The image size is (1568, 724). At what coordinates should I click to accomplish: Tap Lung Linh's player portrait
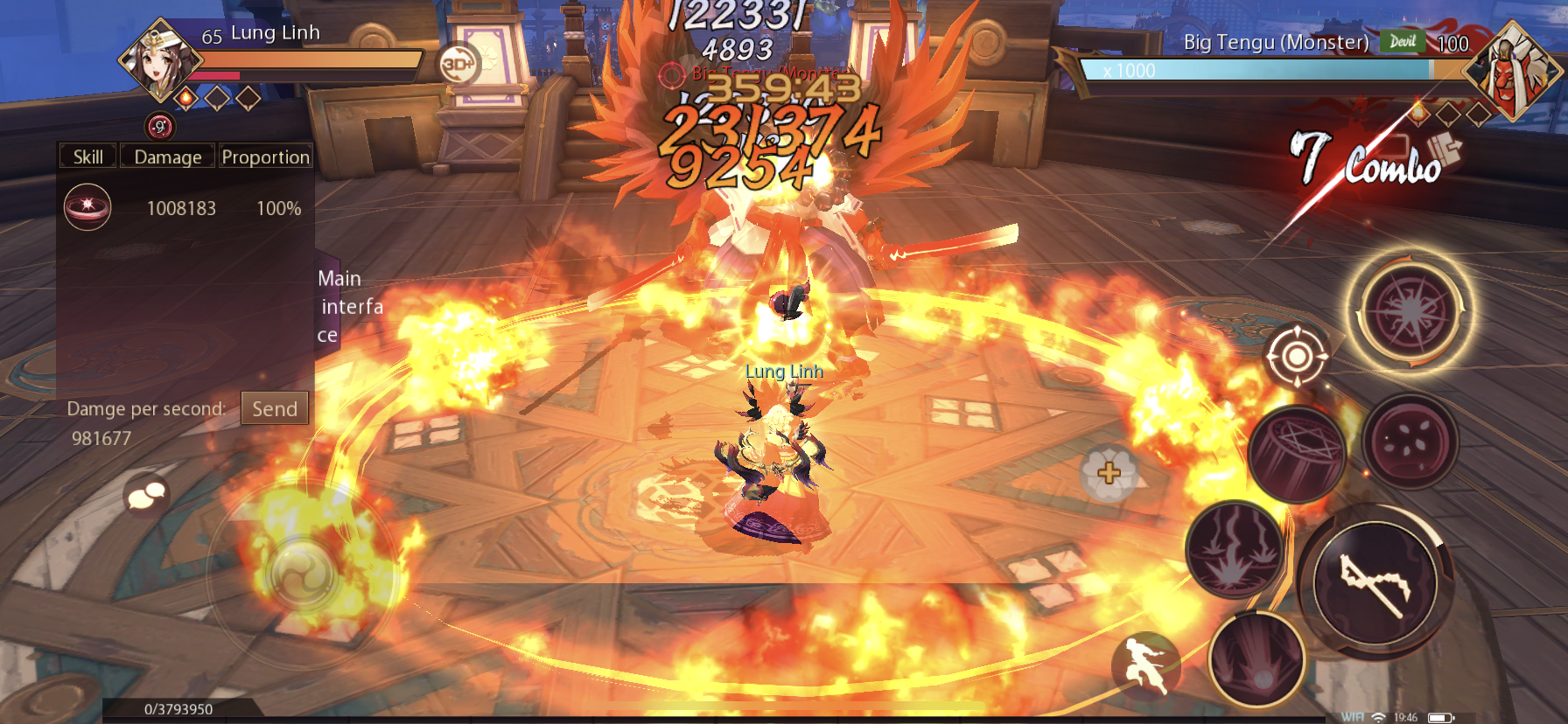point(159,59)
